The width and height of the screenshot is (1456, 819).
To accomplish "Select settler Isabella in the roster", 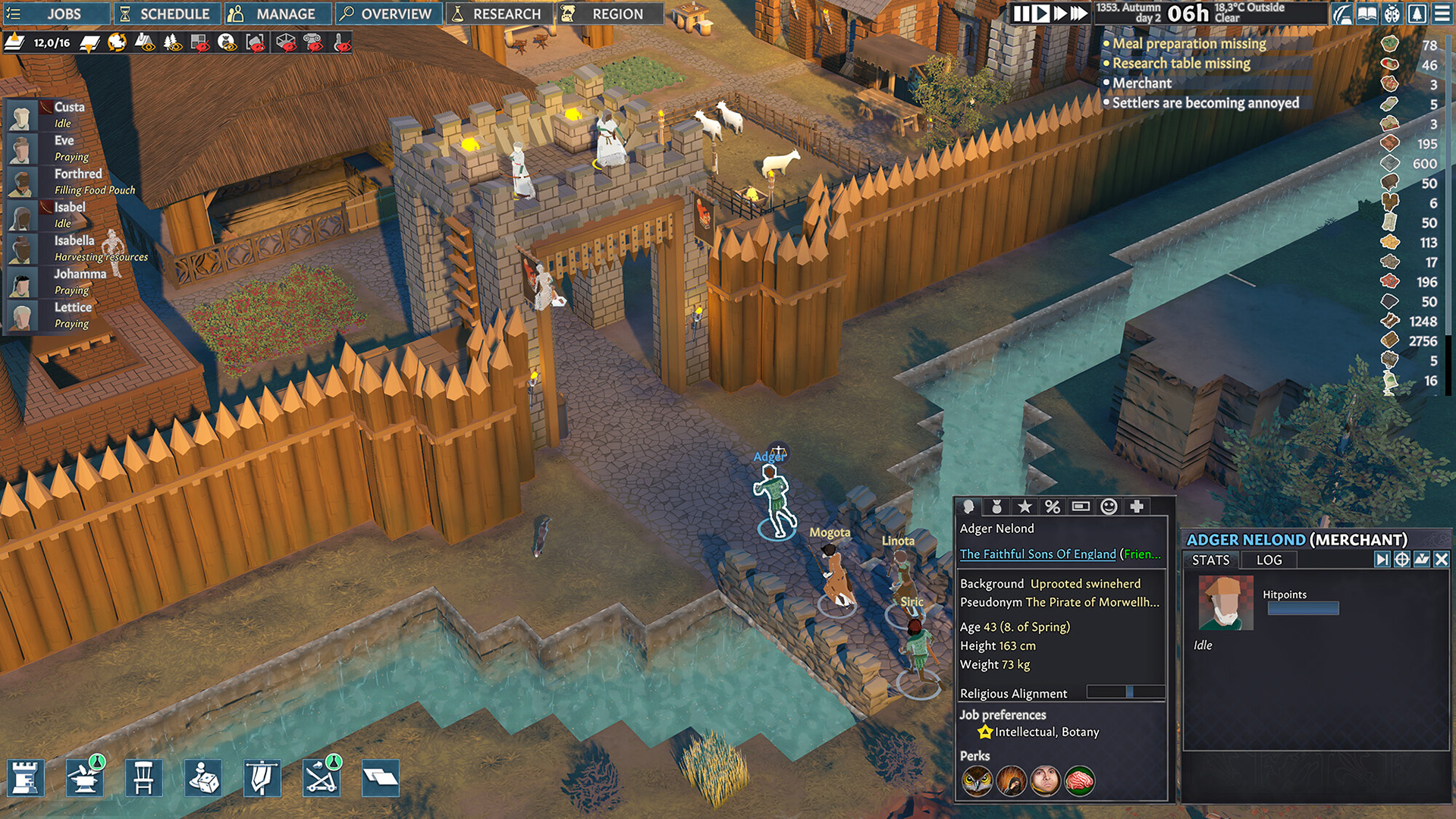I will click(x=74, y=240).
